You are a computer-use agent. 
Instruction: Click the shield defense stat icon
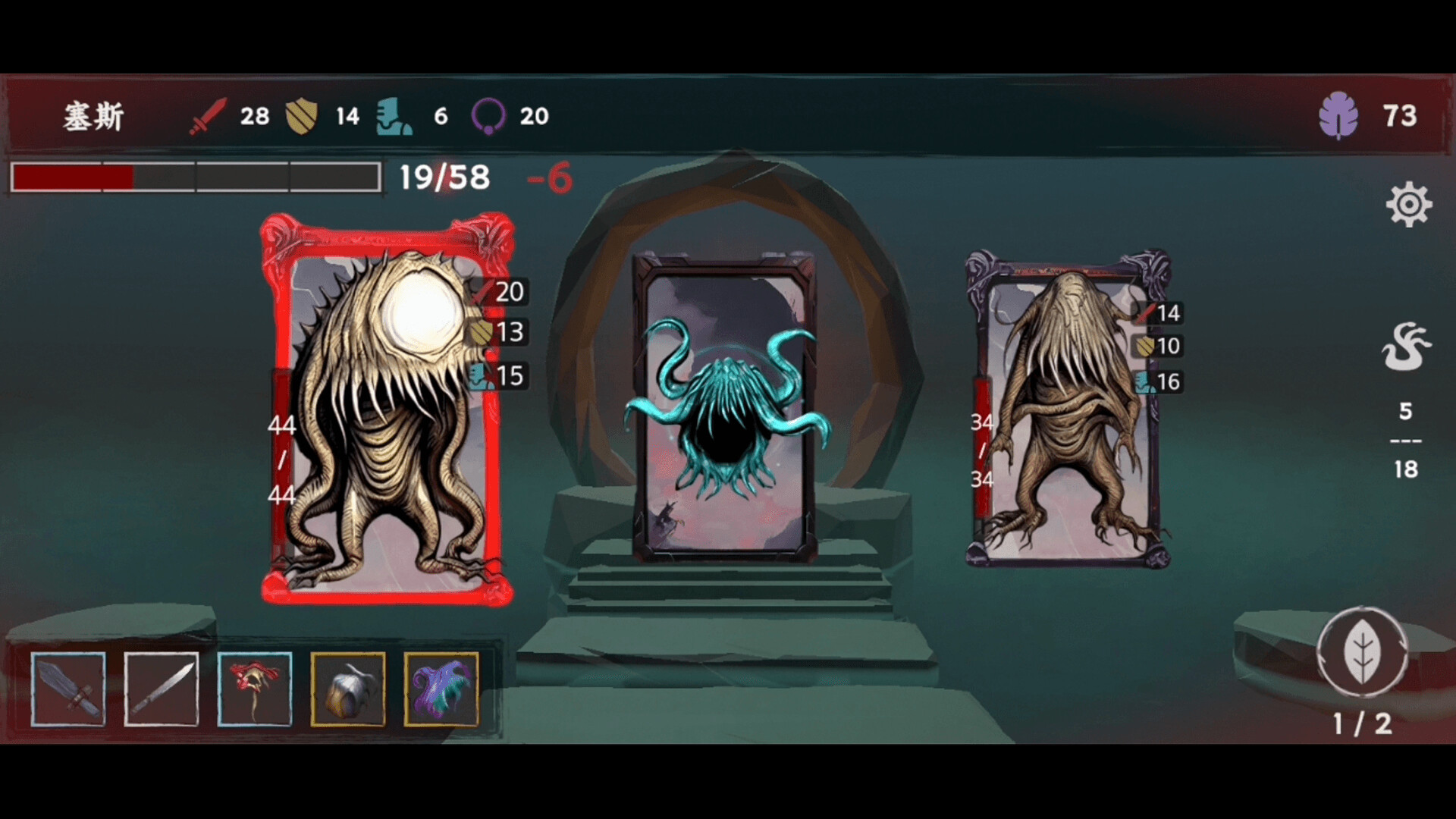click(303, 116)
